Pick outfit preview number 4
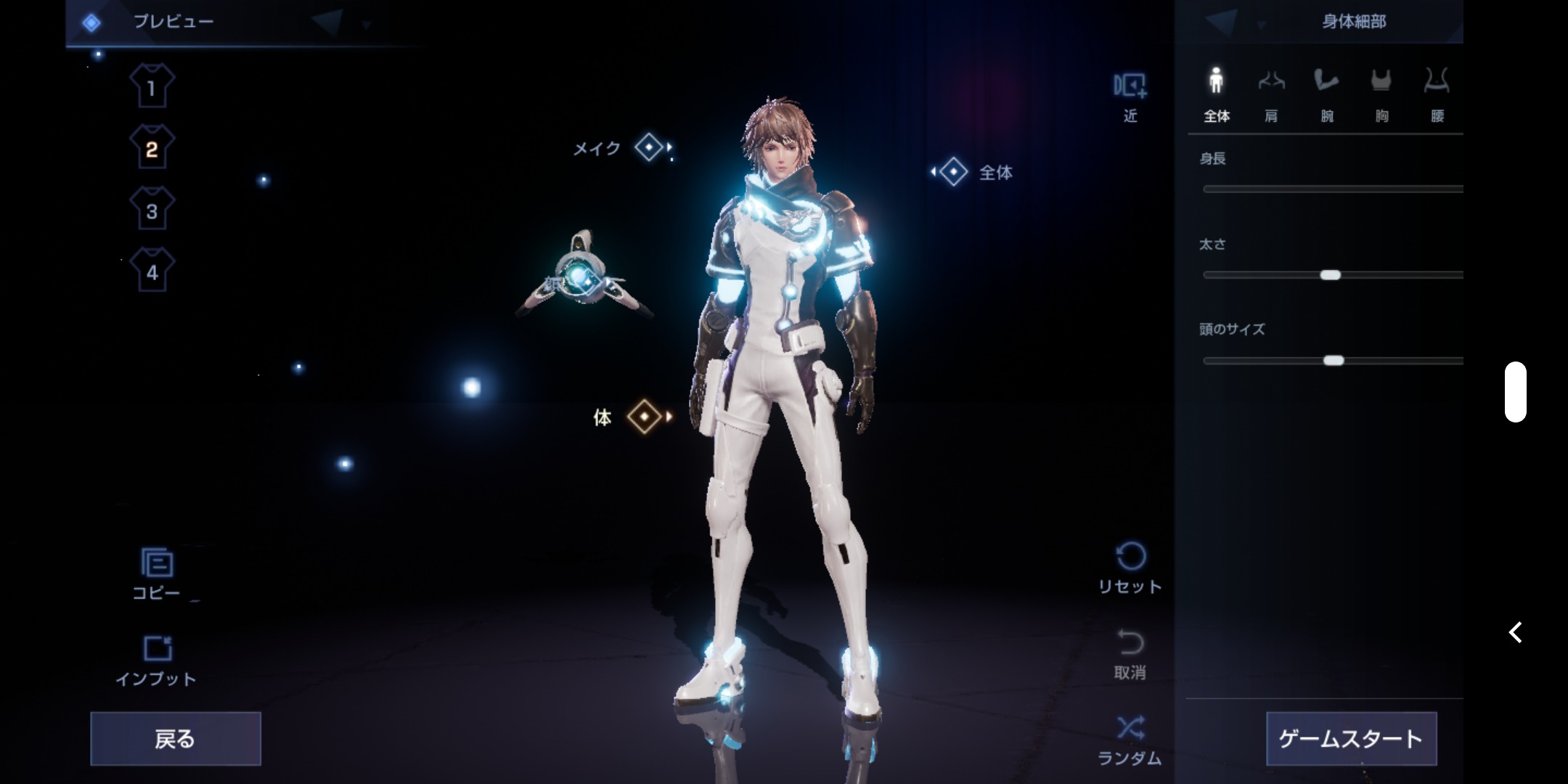The width and height of the screenshot is (1568, 784). (x=152, y=271)
